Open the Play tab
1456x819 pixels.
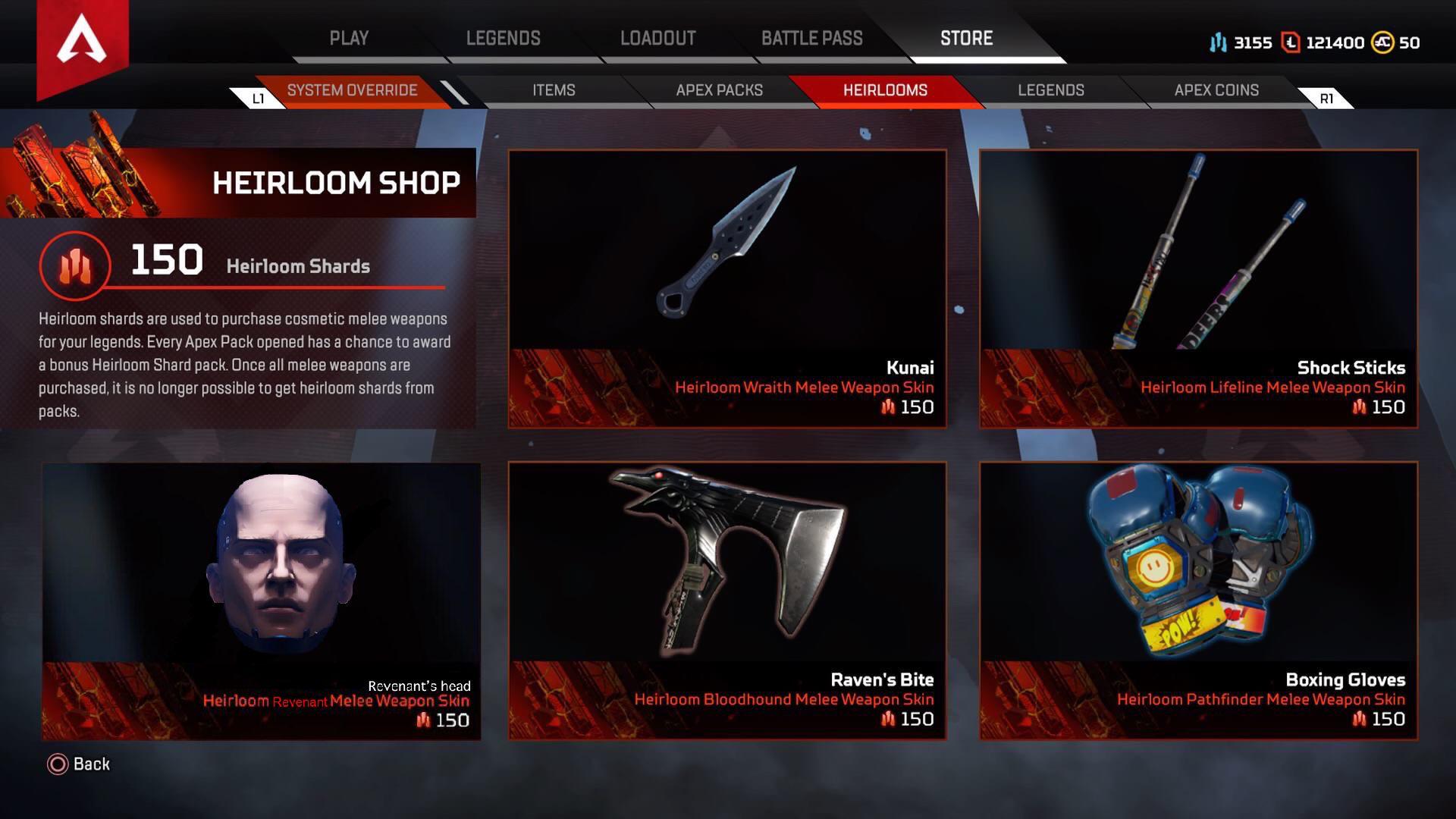pyautogui.click(x=349, y=39)
